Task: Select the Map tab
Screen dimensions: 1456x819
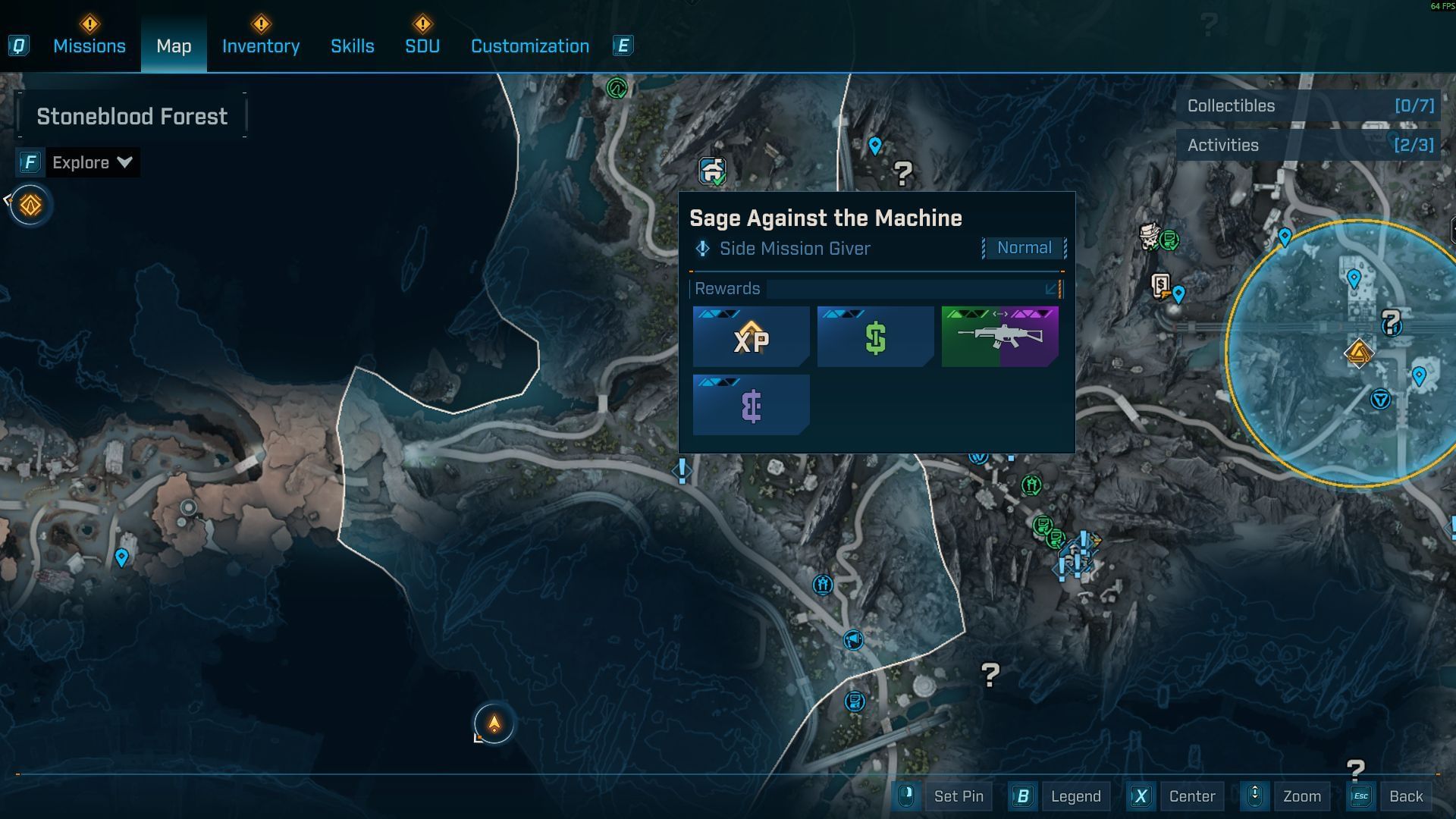Action: tap(174, 46)
